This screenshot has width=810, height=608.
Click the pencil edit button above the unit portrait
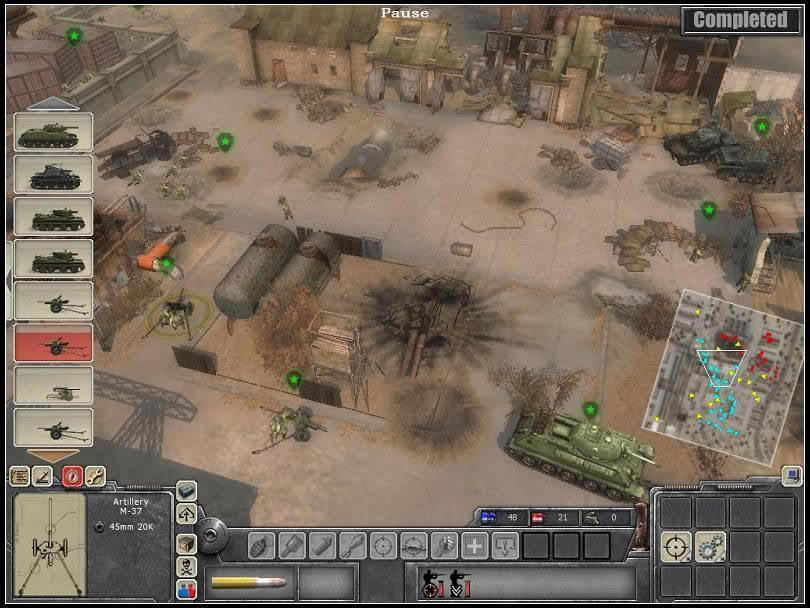point(45,476)
